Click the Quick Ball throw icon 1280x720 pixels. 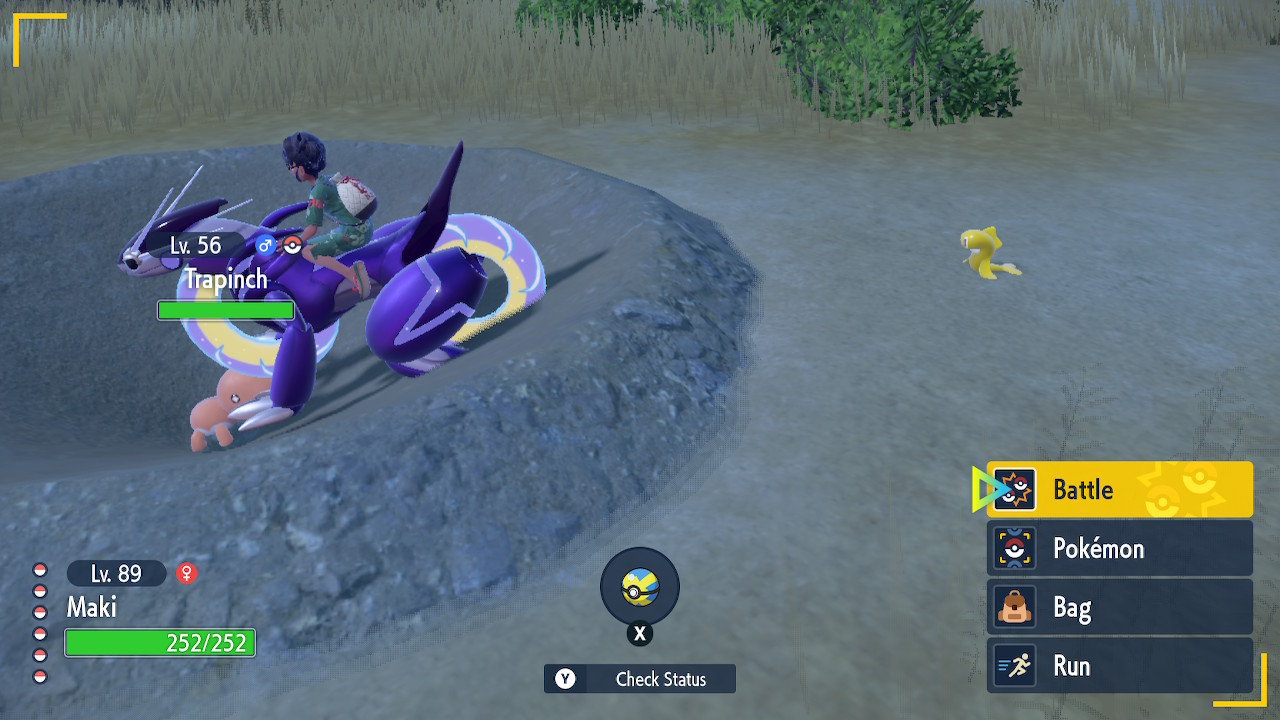click(639, 588)
